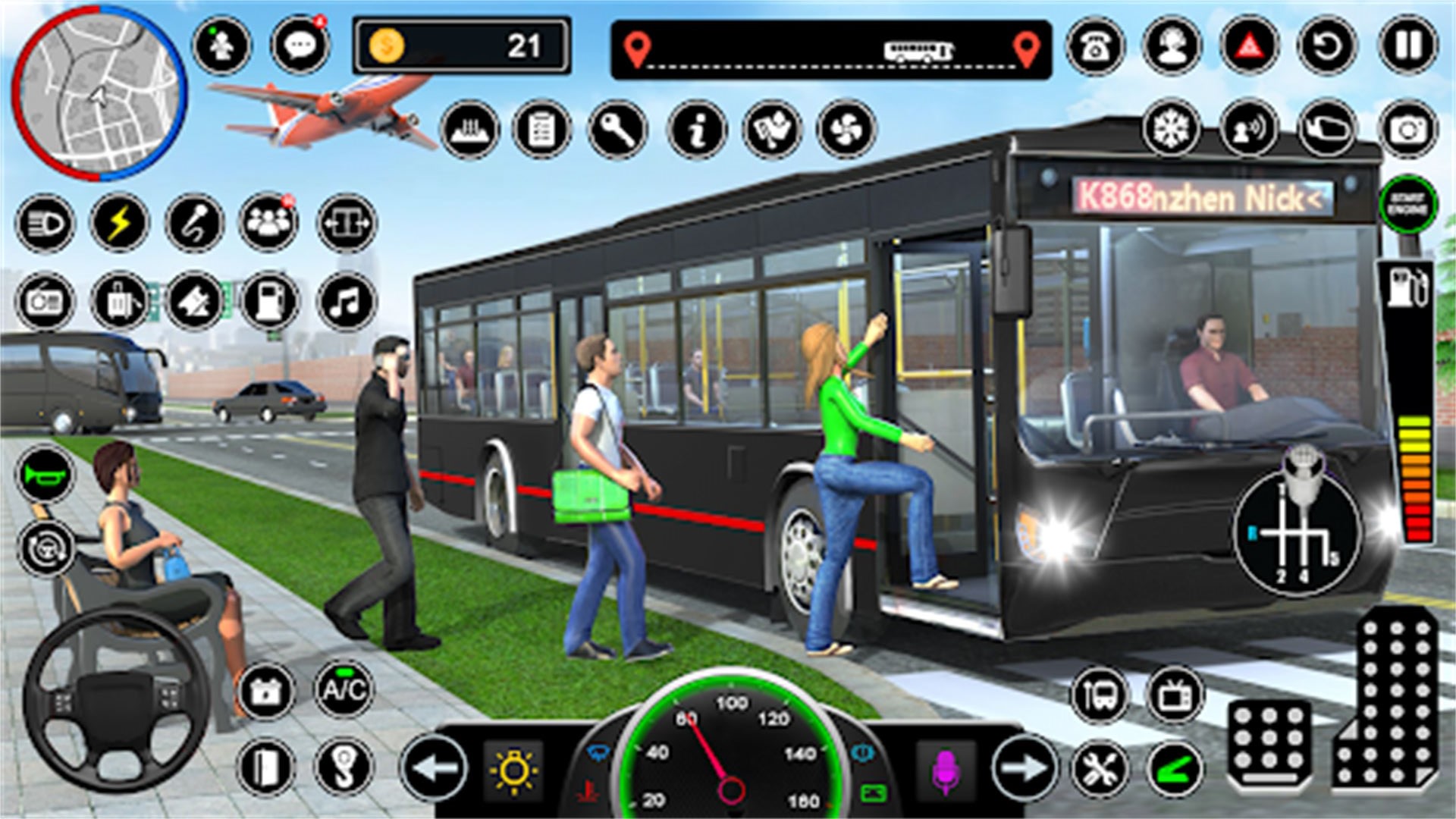Activate the left turn arrow indicator
The height and width of the screenshot is (819, 1456).
coord(434,769)
